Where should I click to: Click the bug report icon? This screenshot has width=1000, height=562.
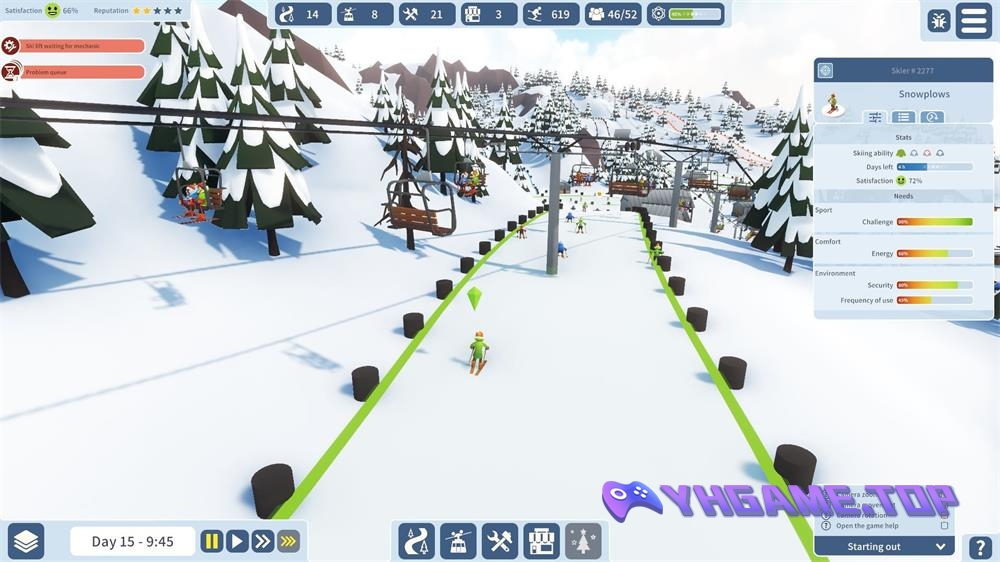click(x=938, y=21)
